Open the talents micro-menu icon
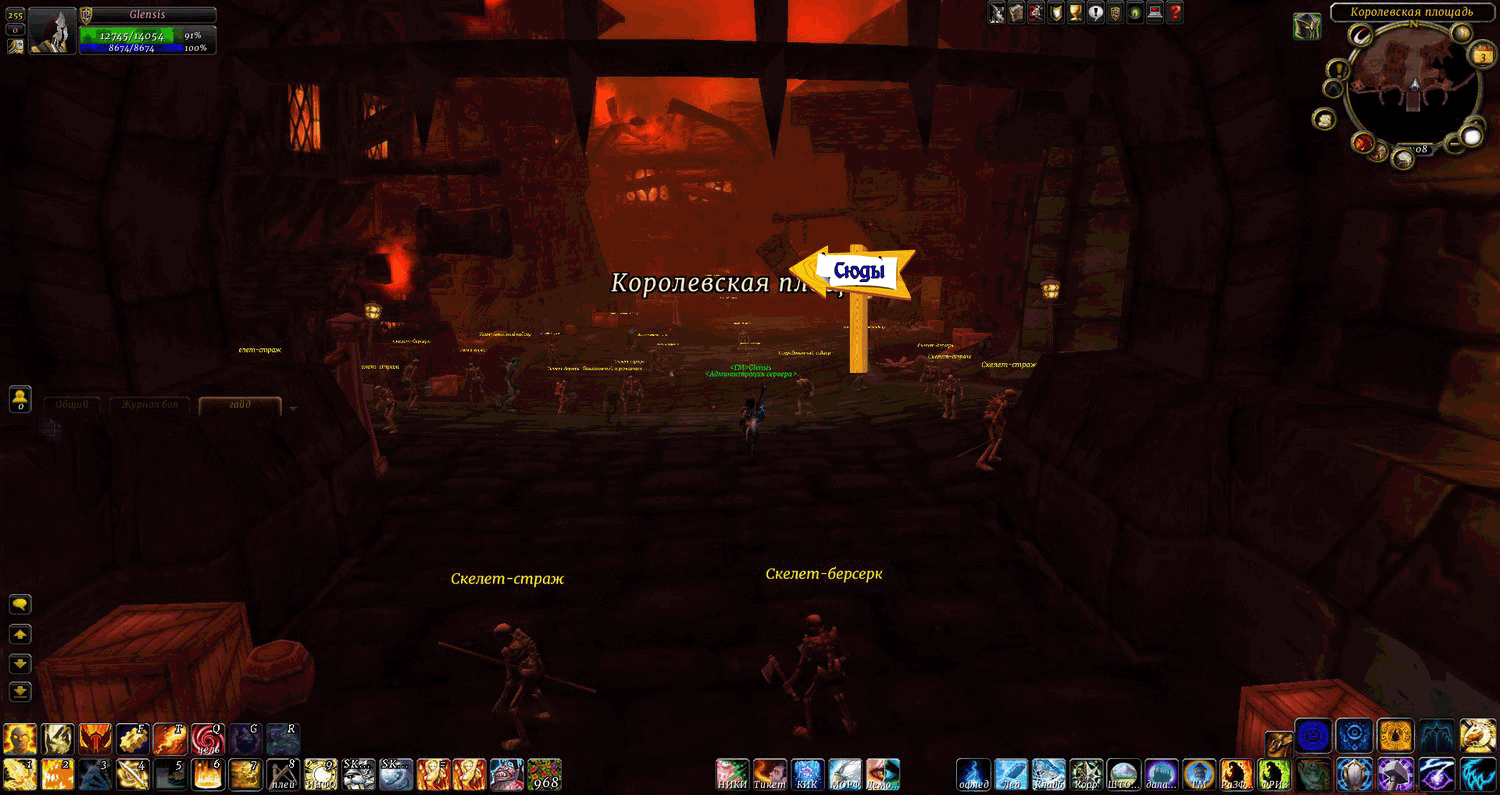Image resolution: width=1500 pixels, height=795 pixels. [x=1034, y=13]
